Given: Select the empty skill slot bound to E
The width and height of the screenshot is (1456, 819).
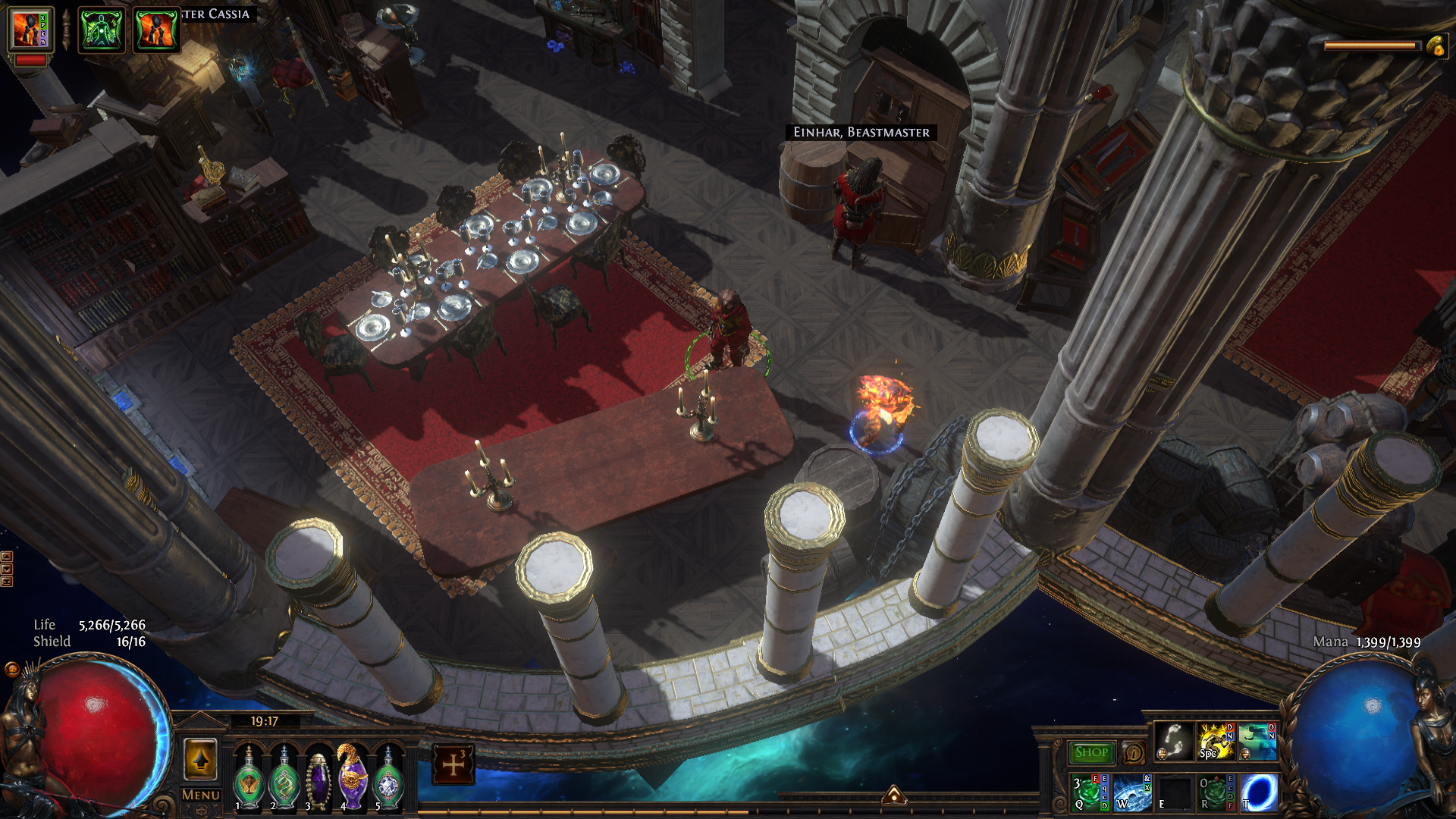Looking at the screenshot, I should 1175,792.
